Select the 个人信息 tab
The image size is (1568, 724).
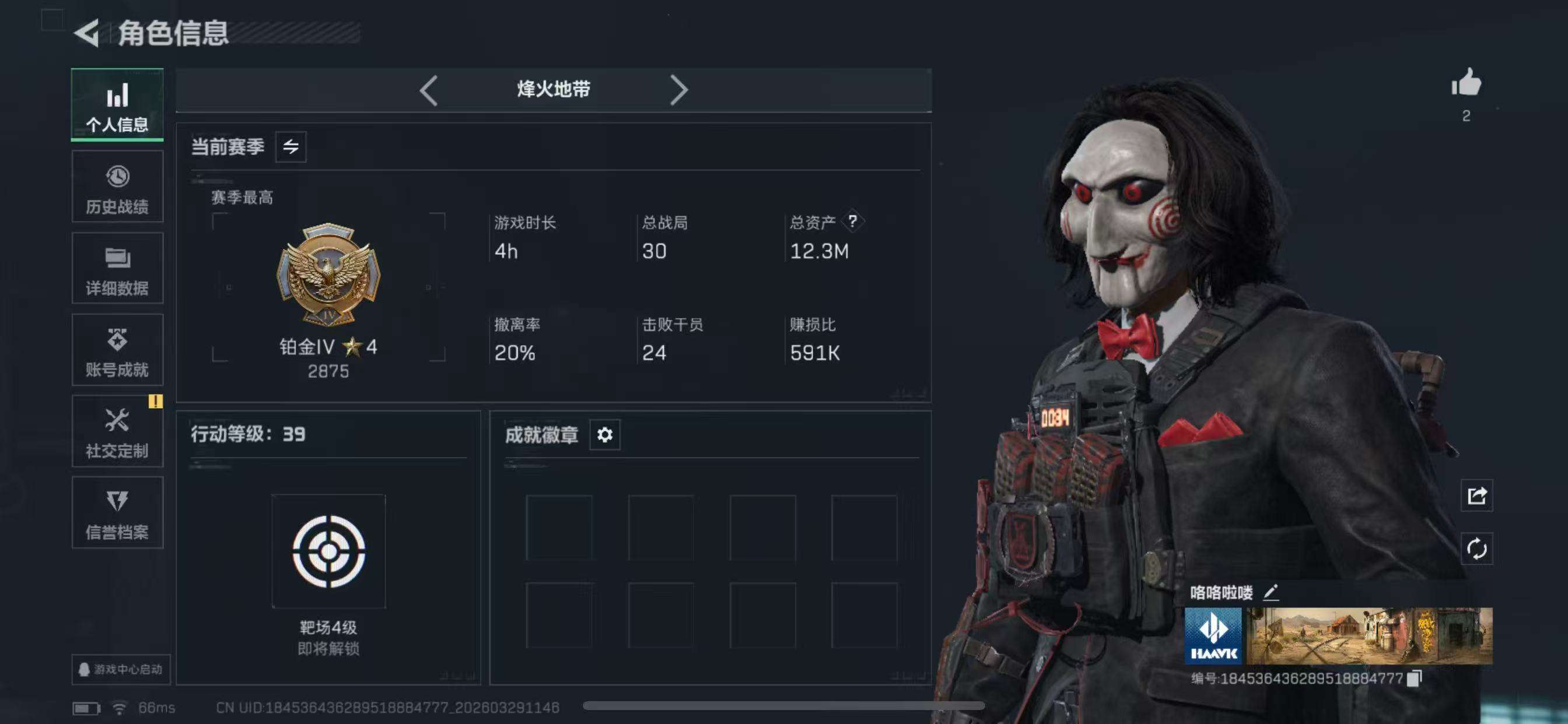coord(117,105)
